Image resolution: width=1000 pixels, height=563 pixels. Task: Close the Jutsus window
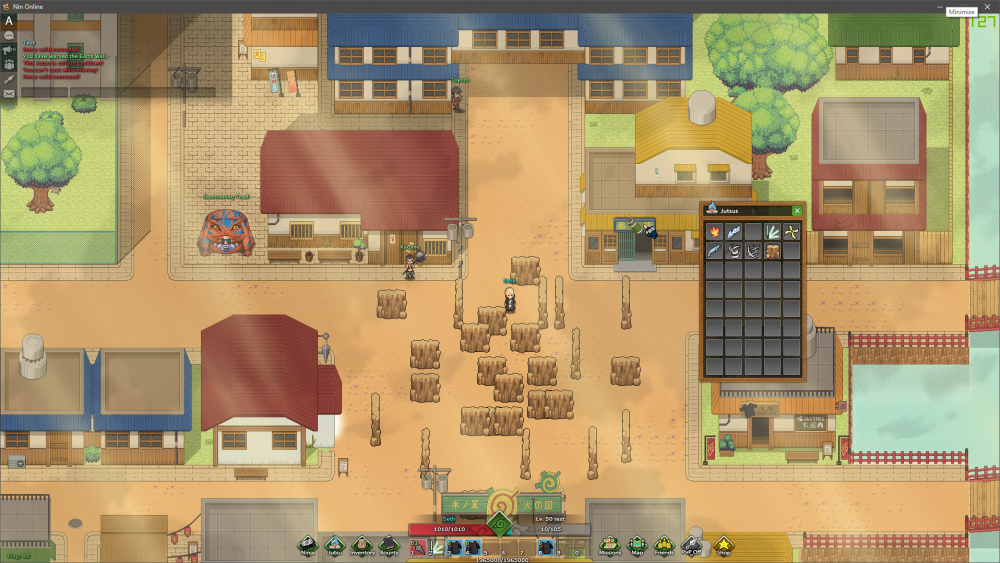797,211
